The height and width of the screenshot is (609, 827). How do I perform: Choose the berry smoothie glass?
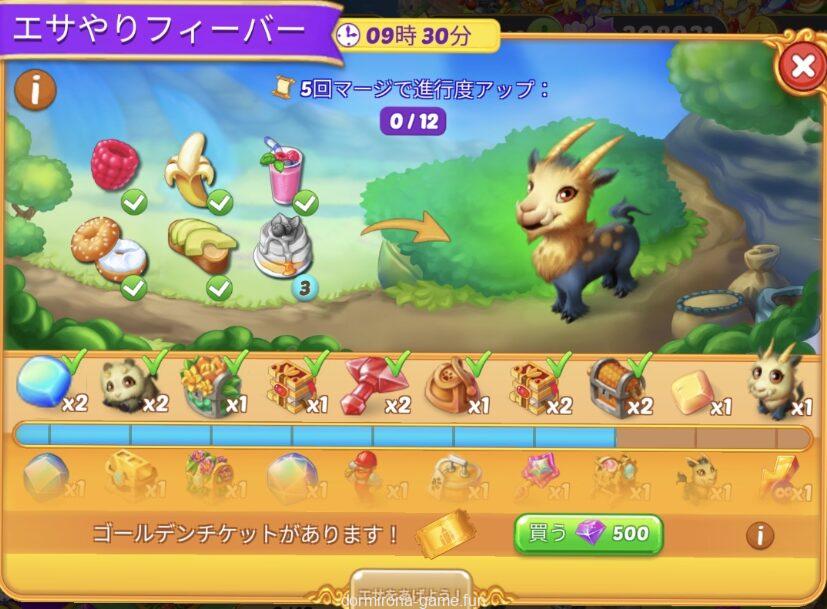[284, 170]
